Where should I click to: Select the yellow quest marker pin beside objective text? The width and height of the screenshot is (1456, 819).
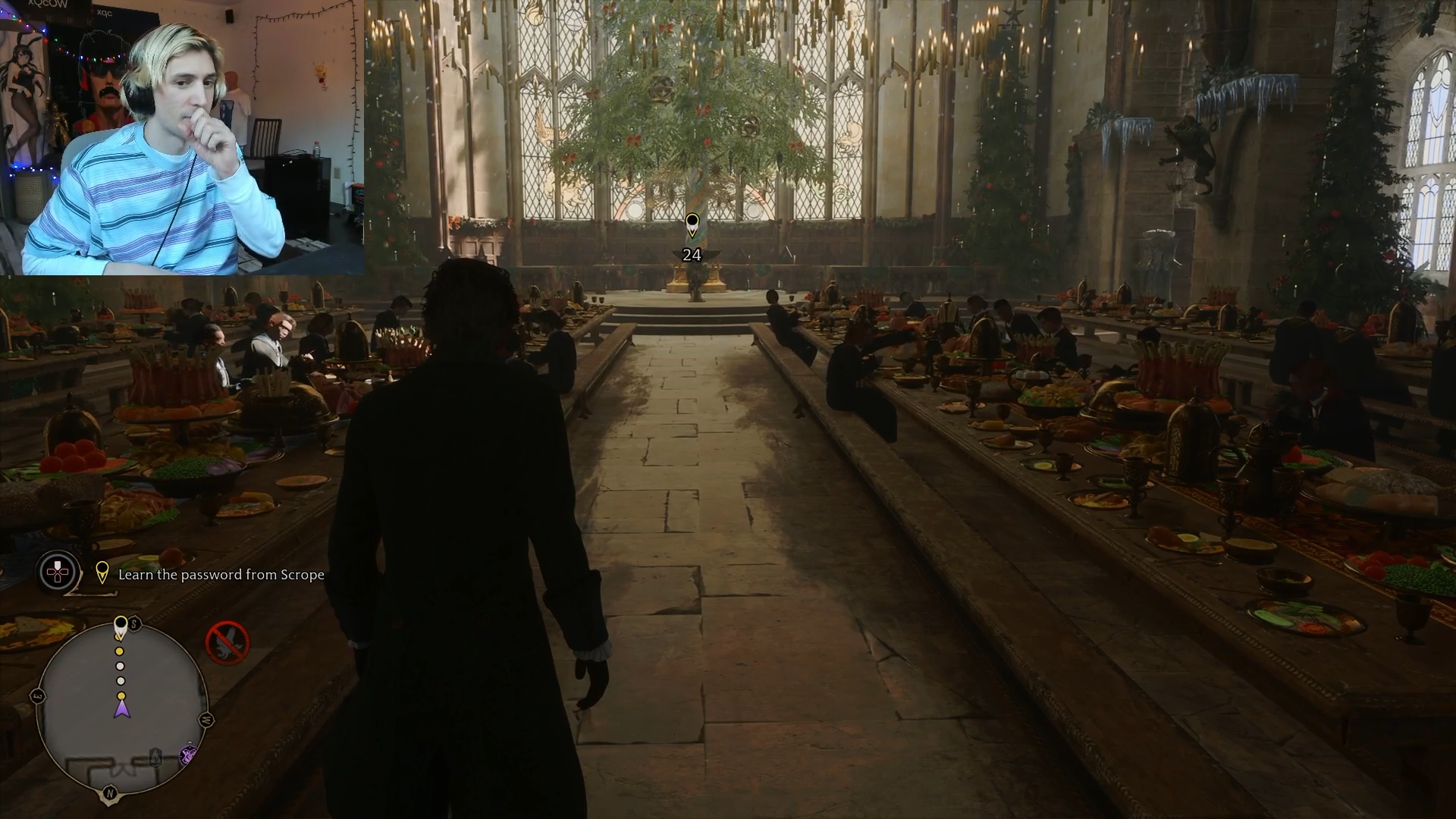point(104,574)
